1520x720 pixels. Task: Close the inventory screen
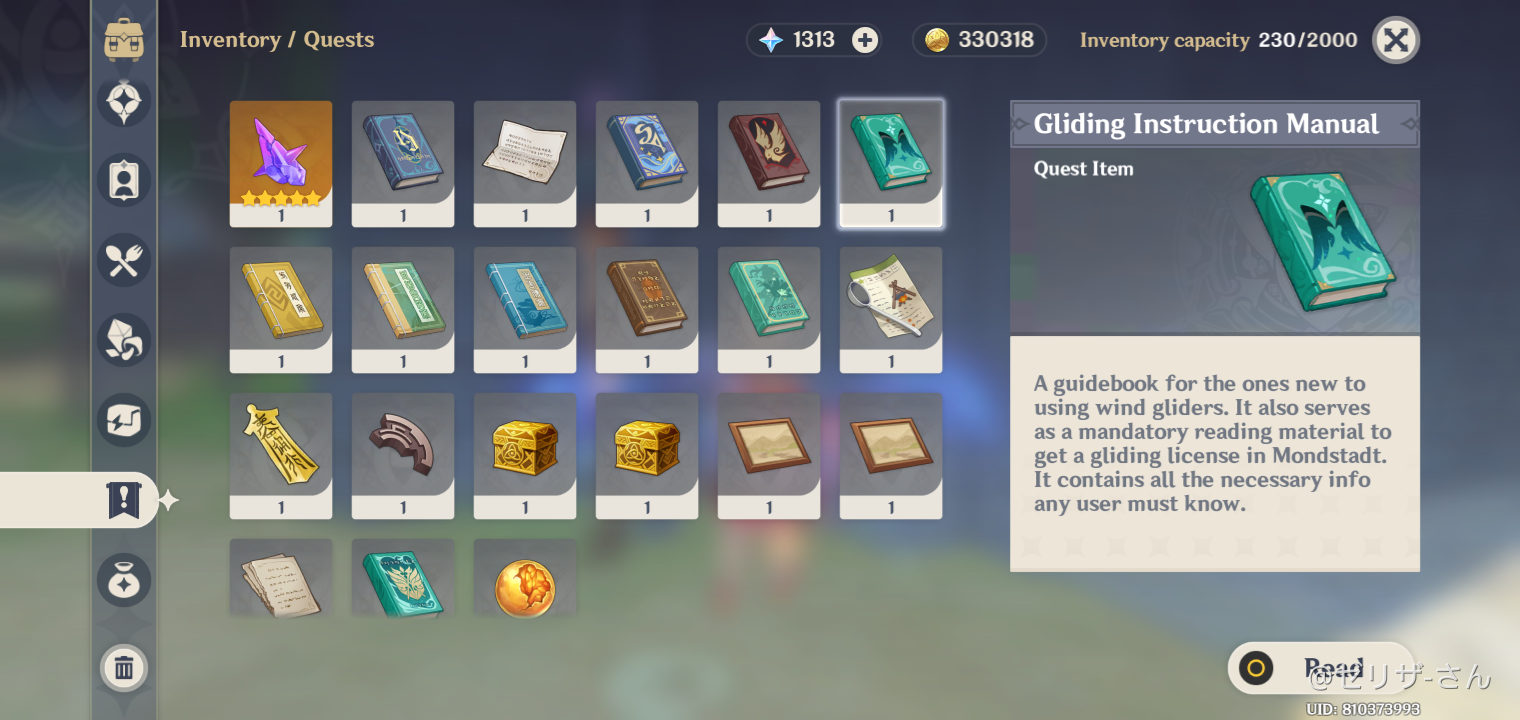tap(1395, 40)
